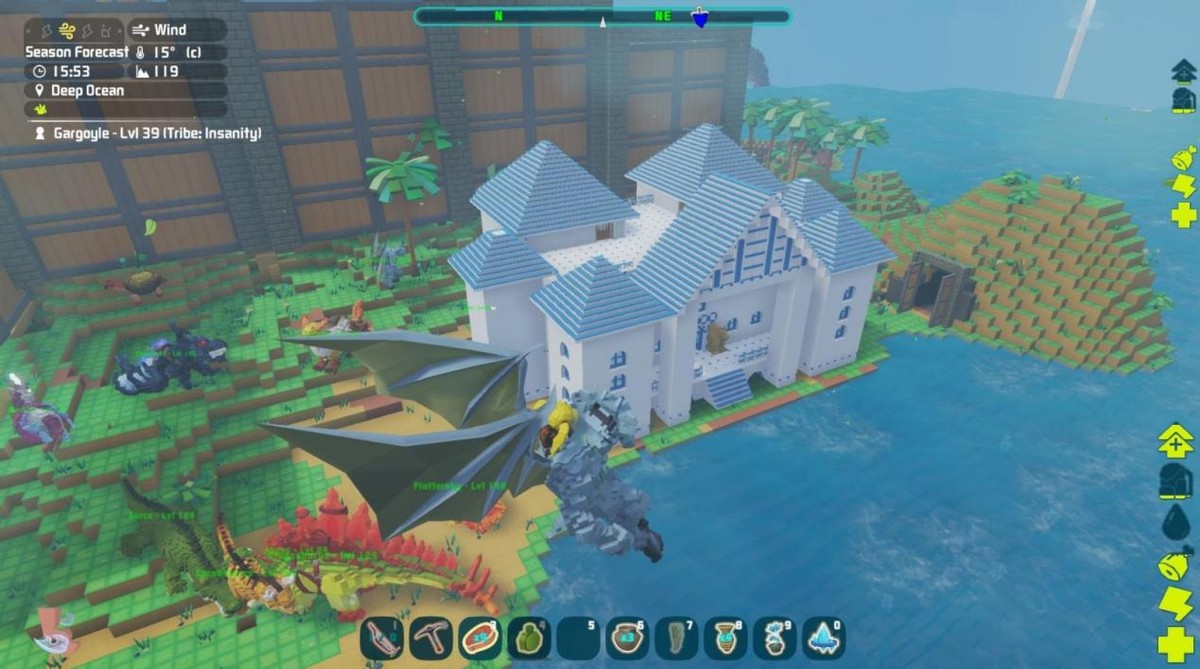Equip the pickaxe from the hotbar
1200x669 pixels.
431,638
